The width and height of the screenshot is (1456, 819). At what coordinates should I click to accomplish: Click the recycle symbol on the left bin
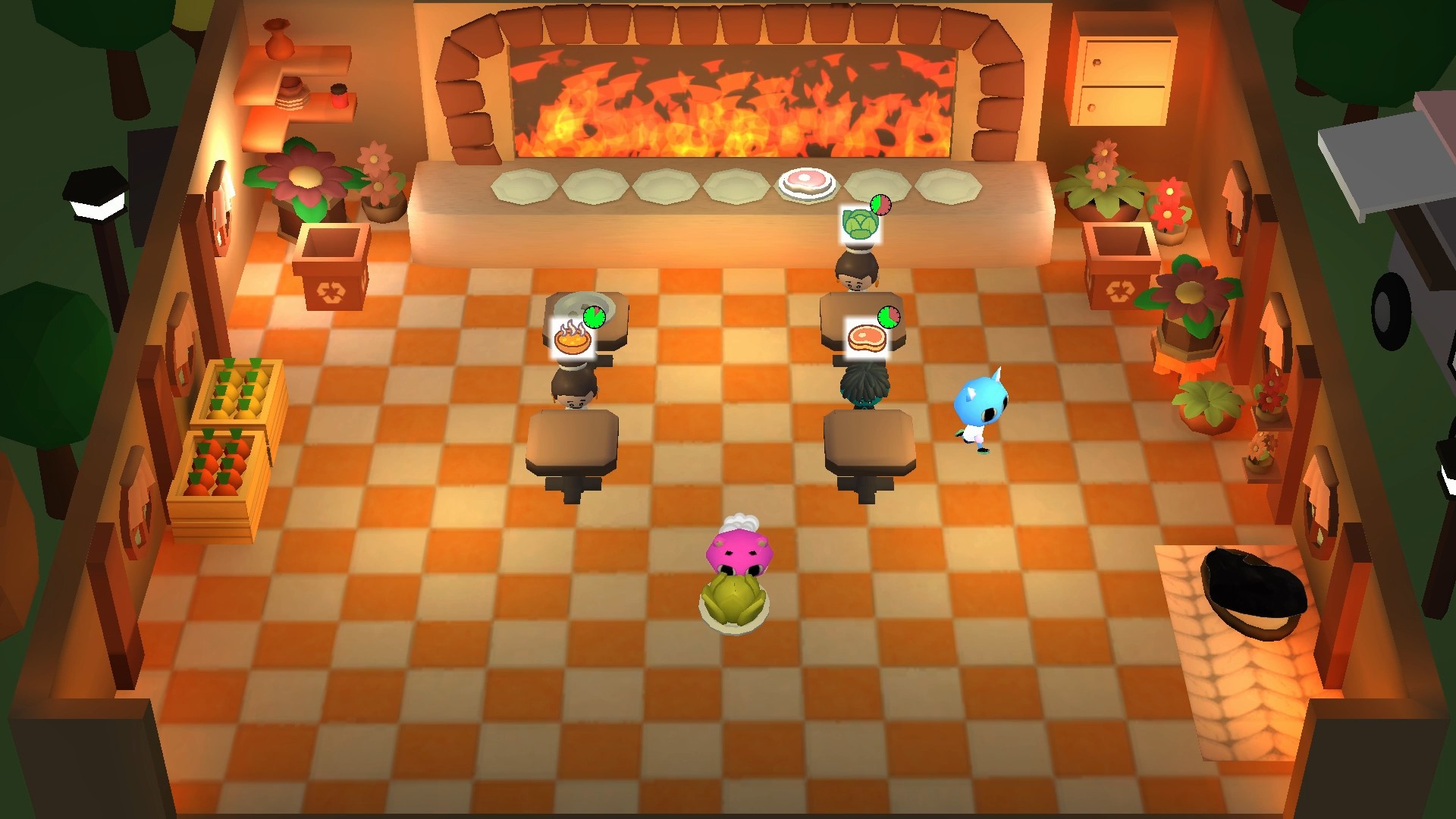[332, 291]
